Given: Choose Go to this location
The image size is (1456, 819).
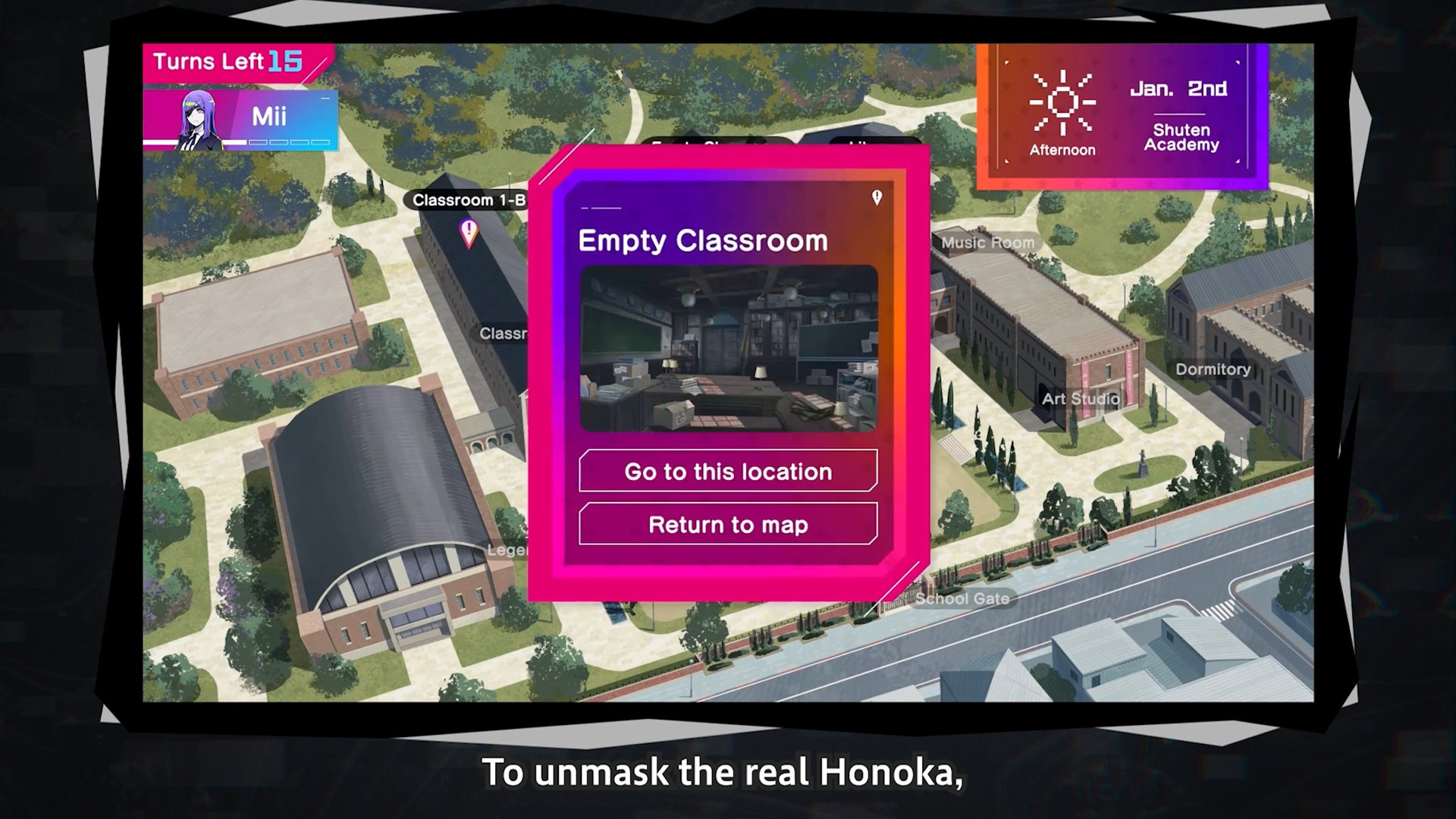Looking at the screenshot, I should [x=728, y=471].
